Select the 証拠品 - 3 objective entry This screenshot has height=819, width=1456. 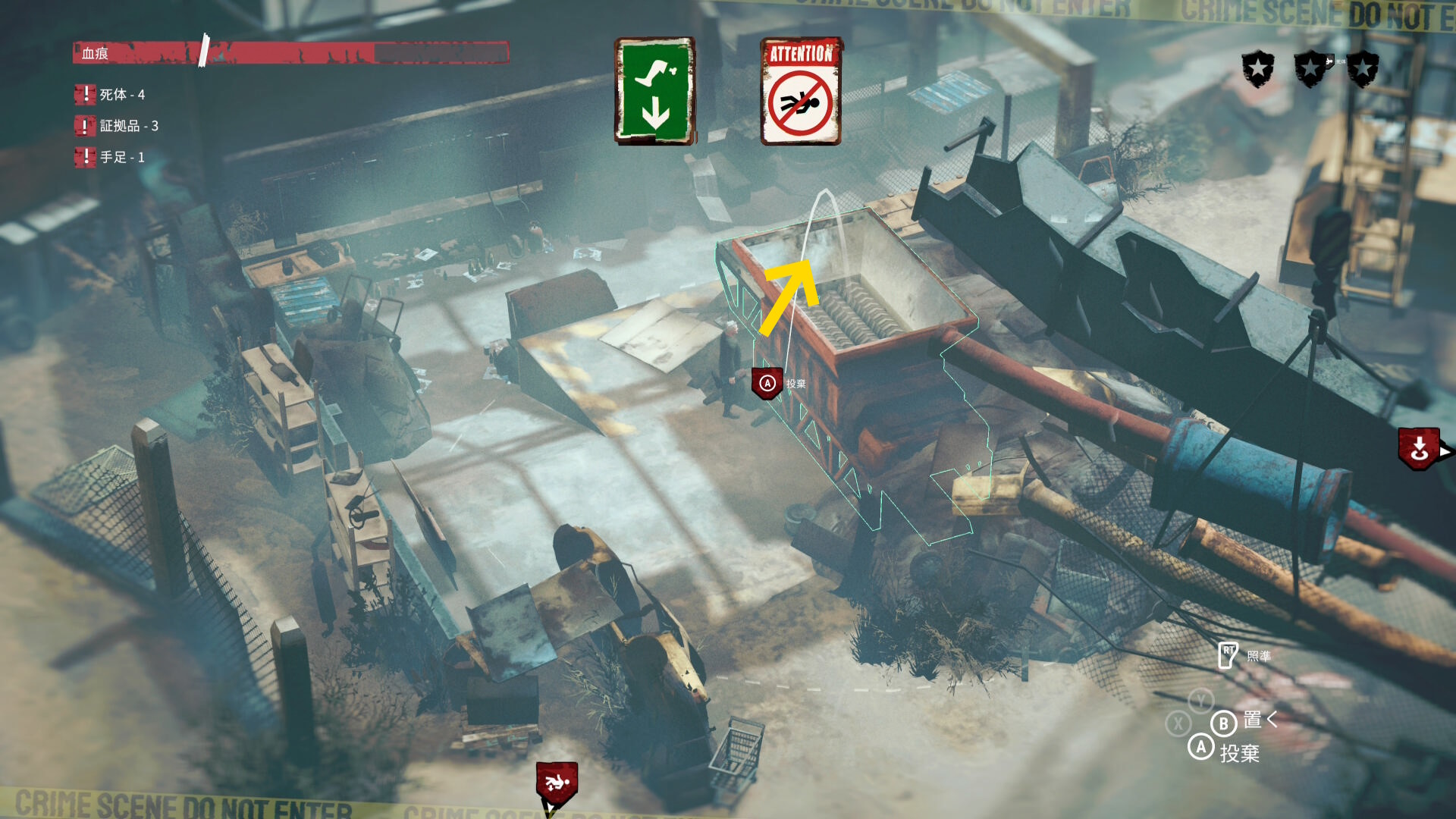[118, 126]
